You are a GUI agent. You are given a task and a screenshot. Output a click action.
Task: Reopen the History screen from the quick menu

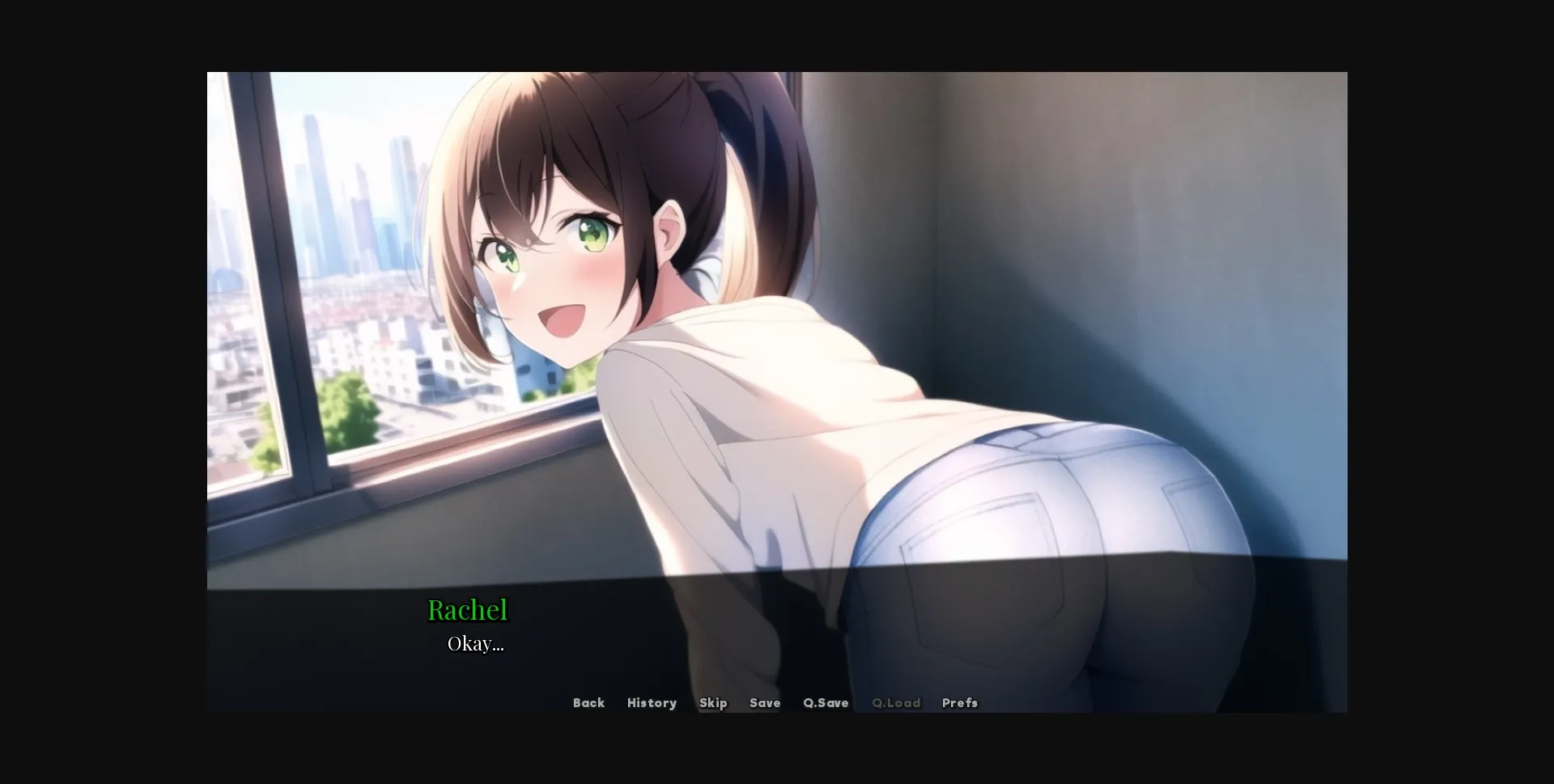[x=652, y=703]
